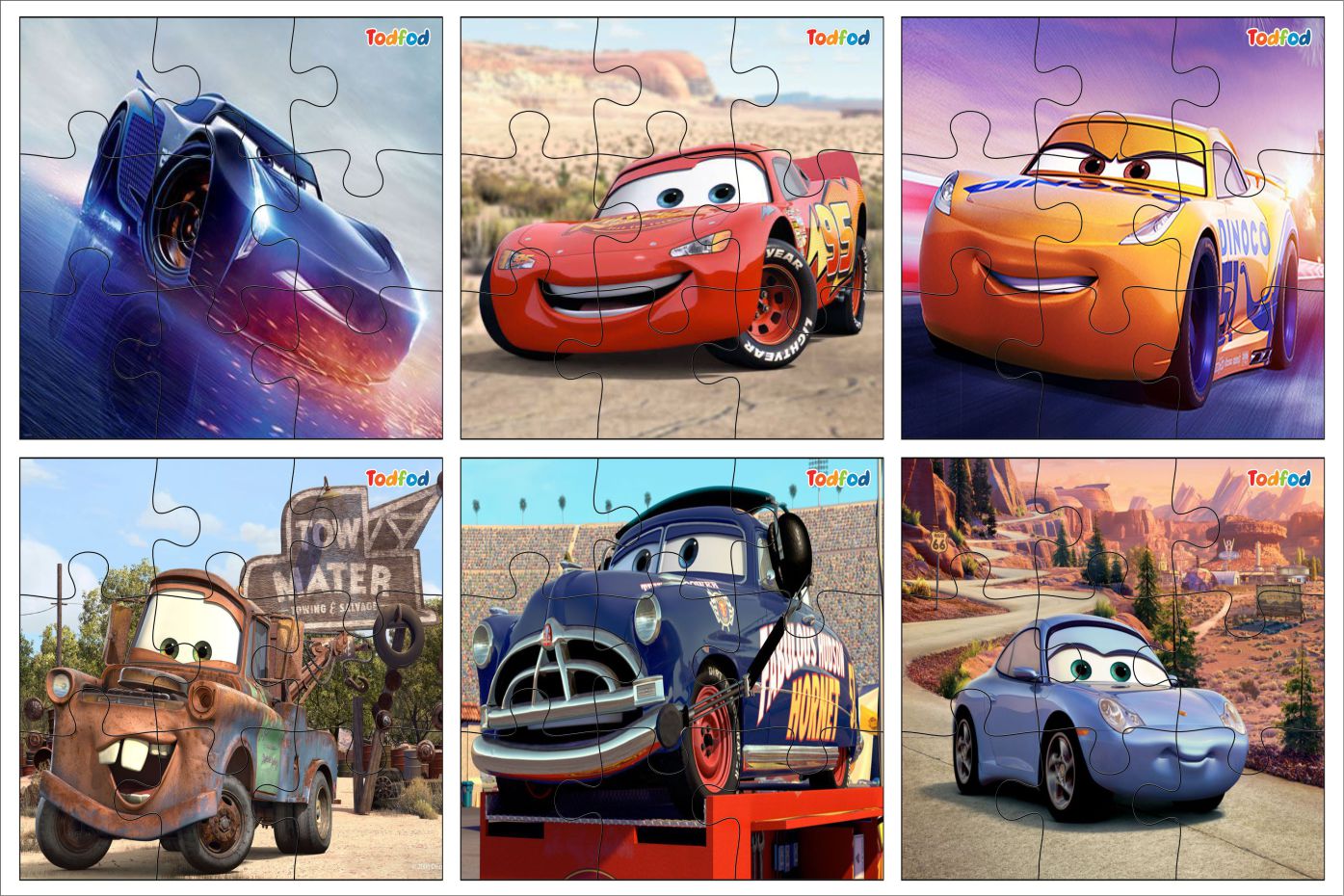Select the dark blue race car puzzle
The width and height of the screenshot is (1344, 896).
(x=231, y=227)
